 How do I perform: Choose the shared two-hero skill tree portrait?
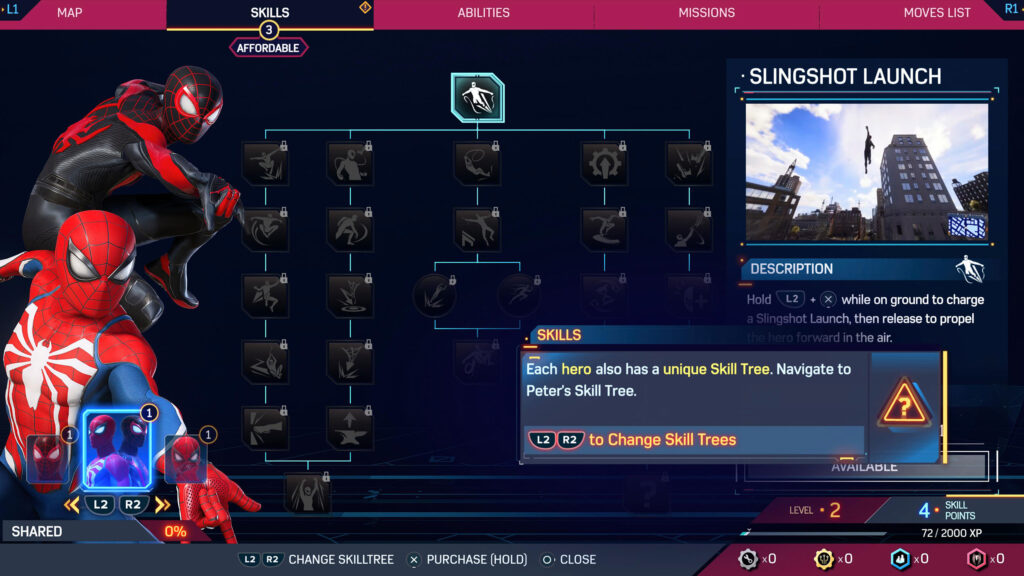(x=116, y=450)
